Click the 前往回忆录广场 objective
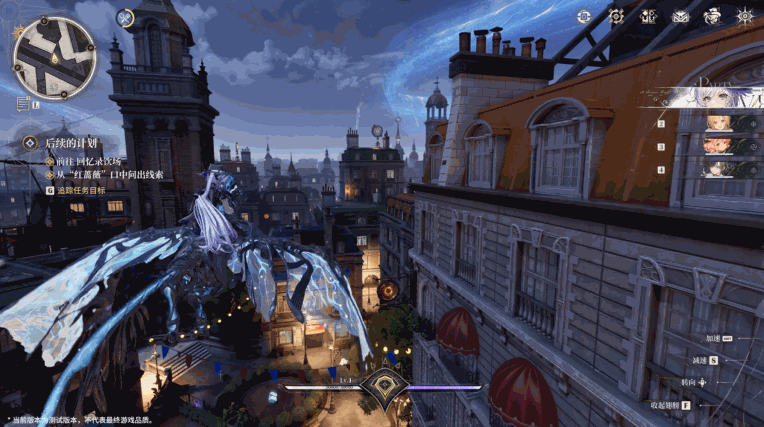The image size is (764, 427). (x=86, y=160)
